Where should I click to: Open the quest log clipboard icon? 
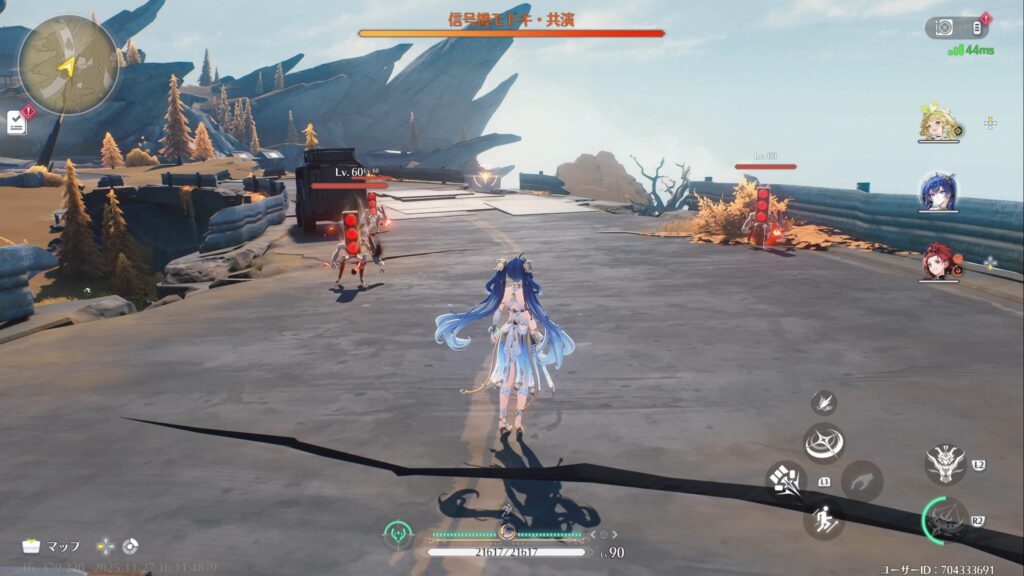tap(17, 122)
